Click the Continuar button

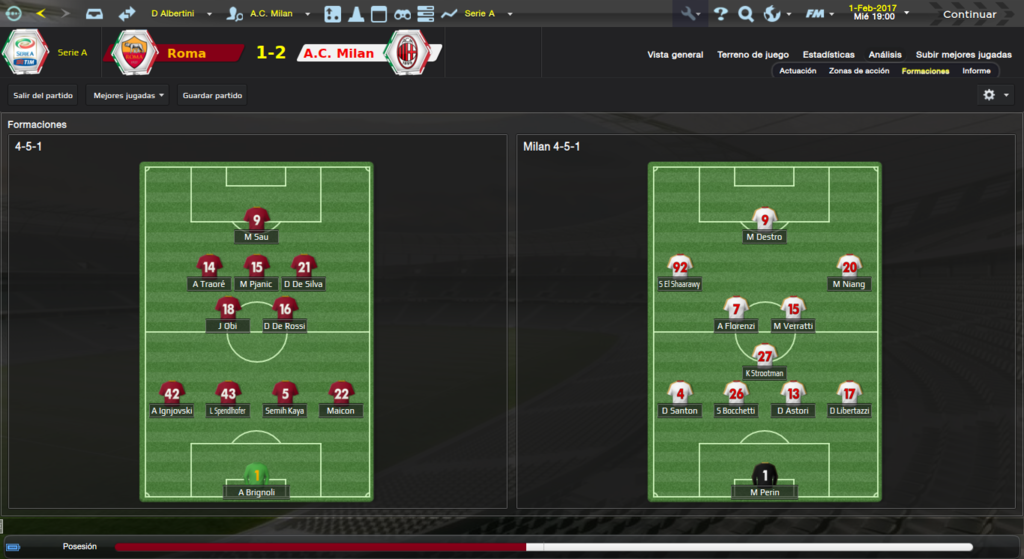click(x=968, y=14)
